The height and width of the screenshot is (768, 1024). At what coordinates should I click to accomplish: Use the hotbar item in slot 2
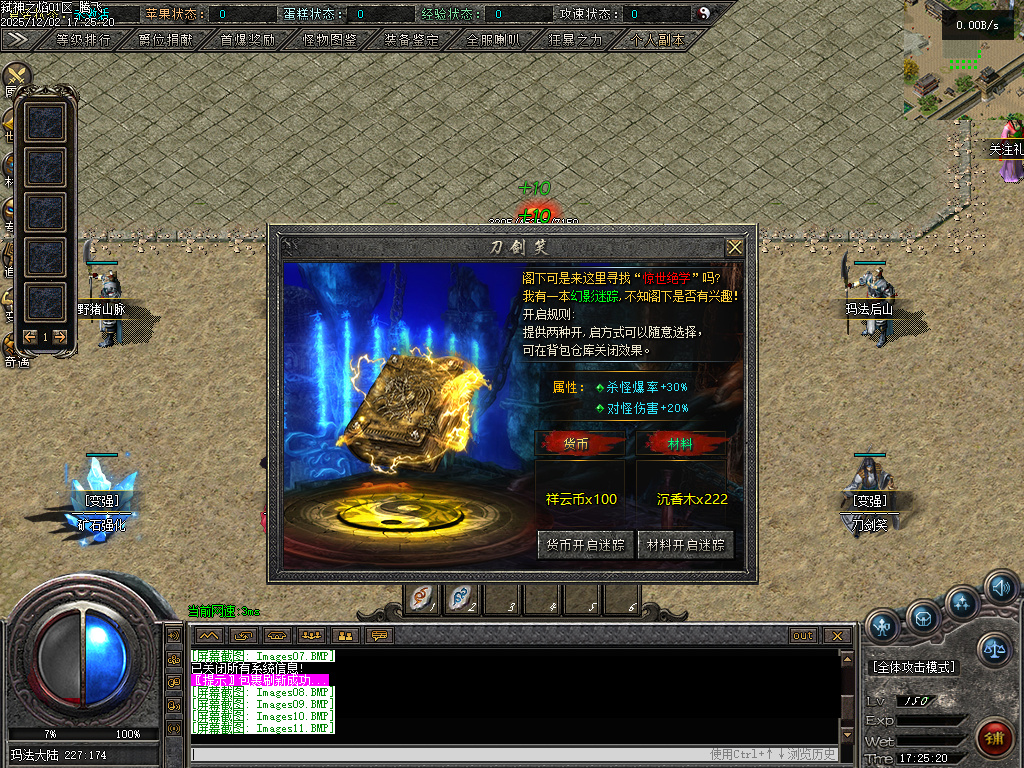point(462,598)
